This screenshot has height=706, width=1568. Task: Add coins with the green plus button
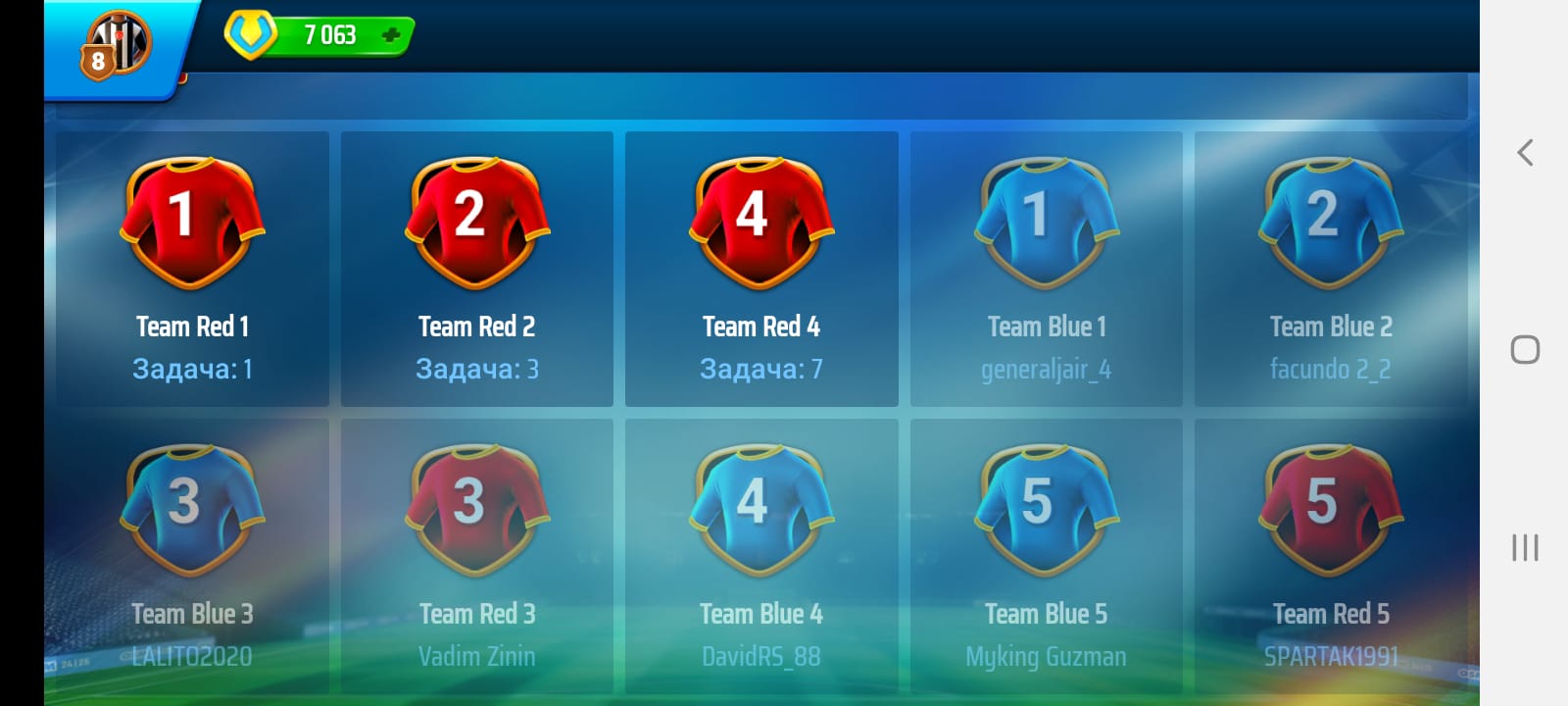click(x=391, y=36)
